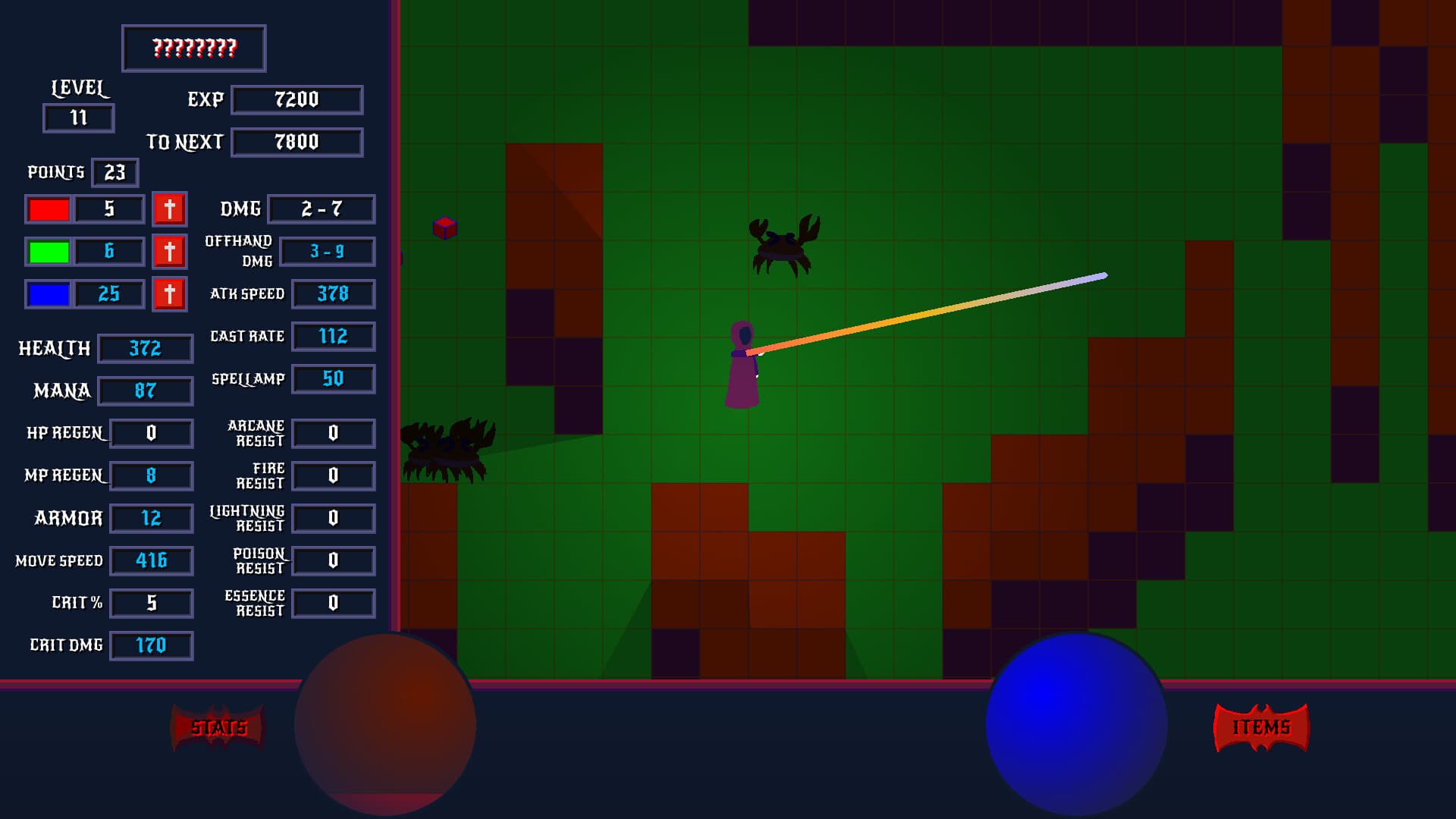Click the EXP field showing 7200
1456x819 pixels.
[297, 99]
